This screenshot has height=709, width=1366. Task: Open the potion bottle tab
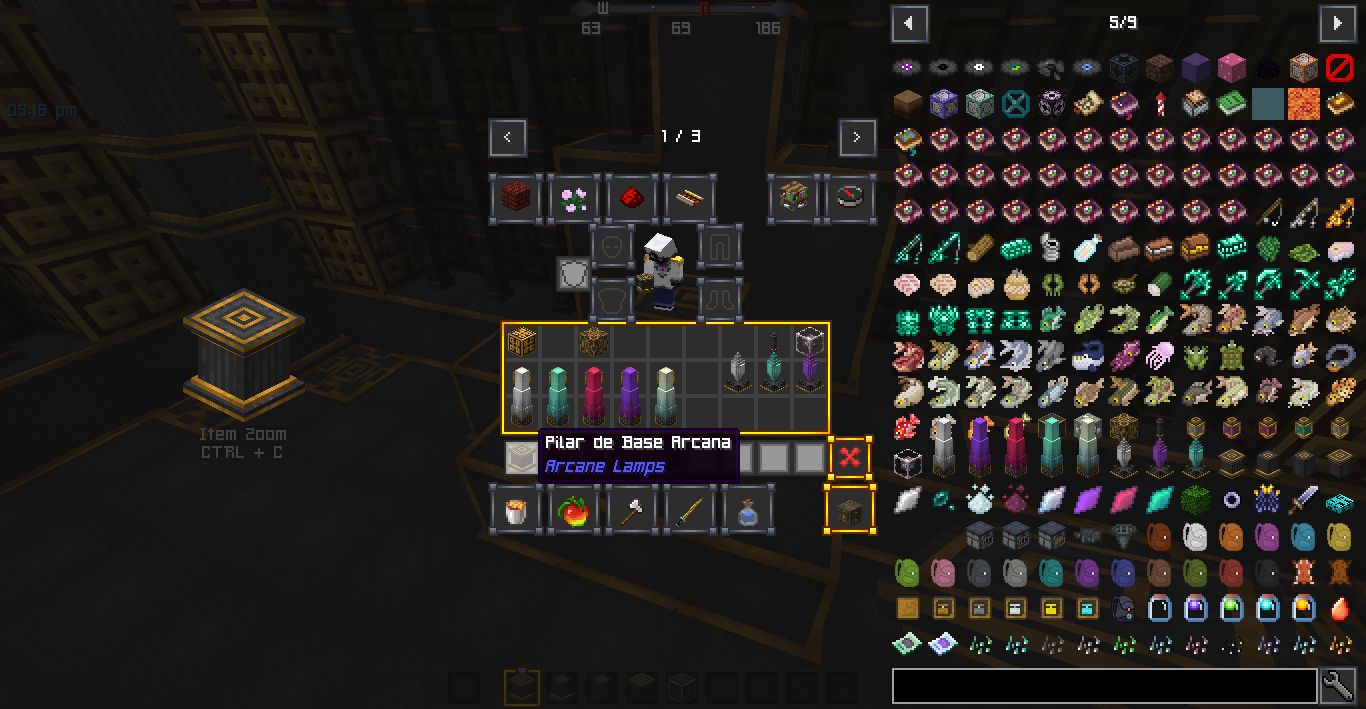pos(748,510)
